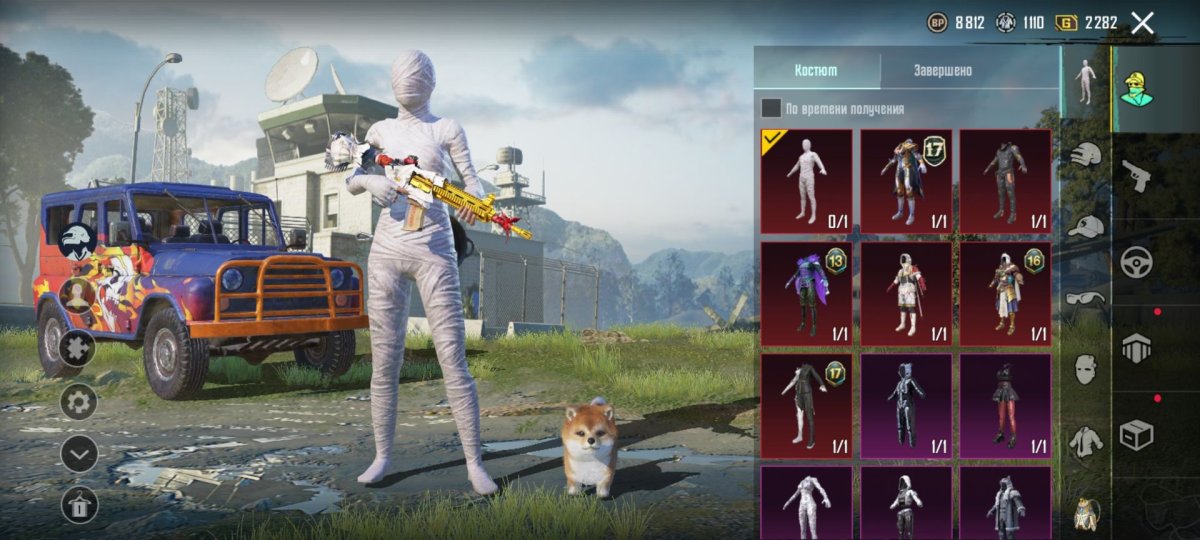
Task: Switch to the Костюм tab
Action: point(816,71)
